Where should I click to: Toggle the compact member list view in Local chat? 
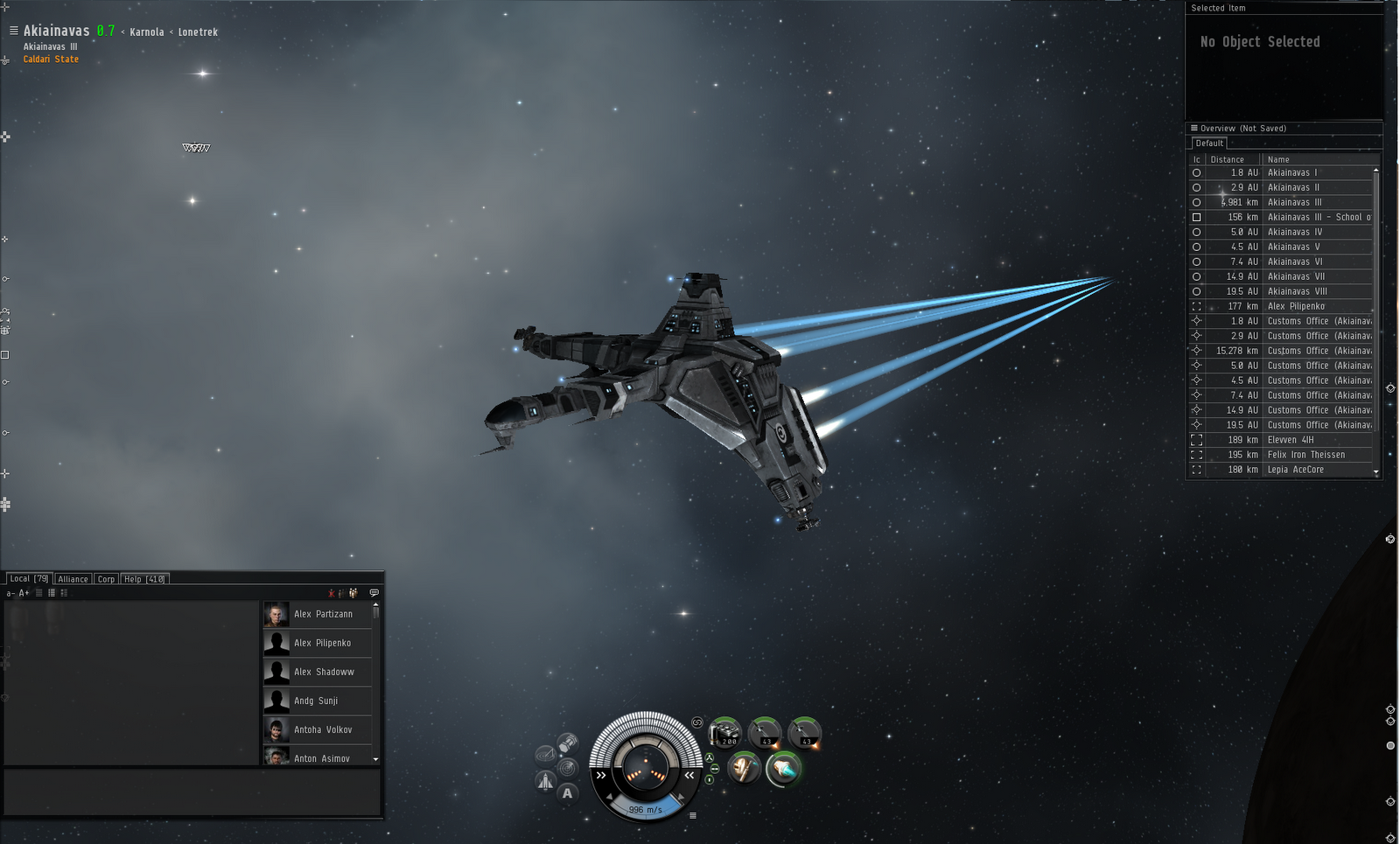tap(52, 592)
